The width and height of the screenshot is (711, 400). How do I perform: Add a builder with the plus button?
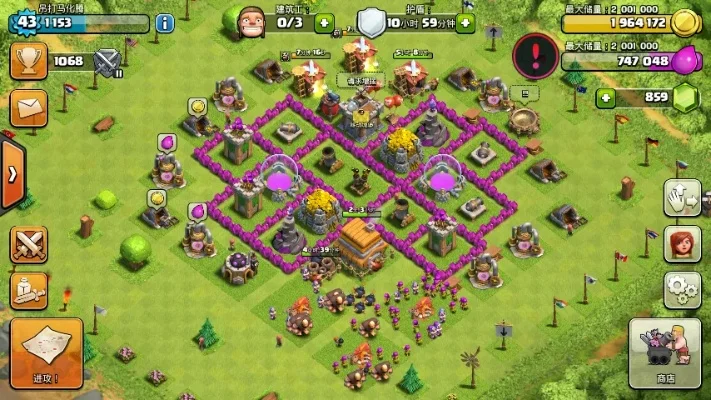coord(323,21)
